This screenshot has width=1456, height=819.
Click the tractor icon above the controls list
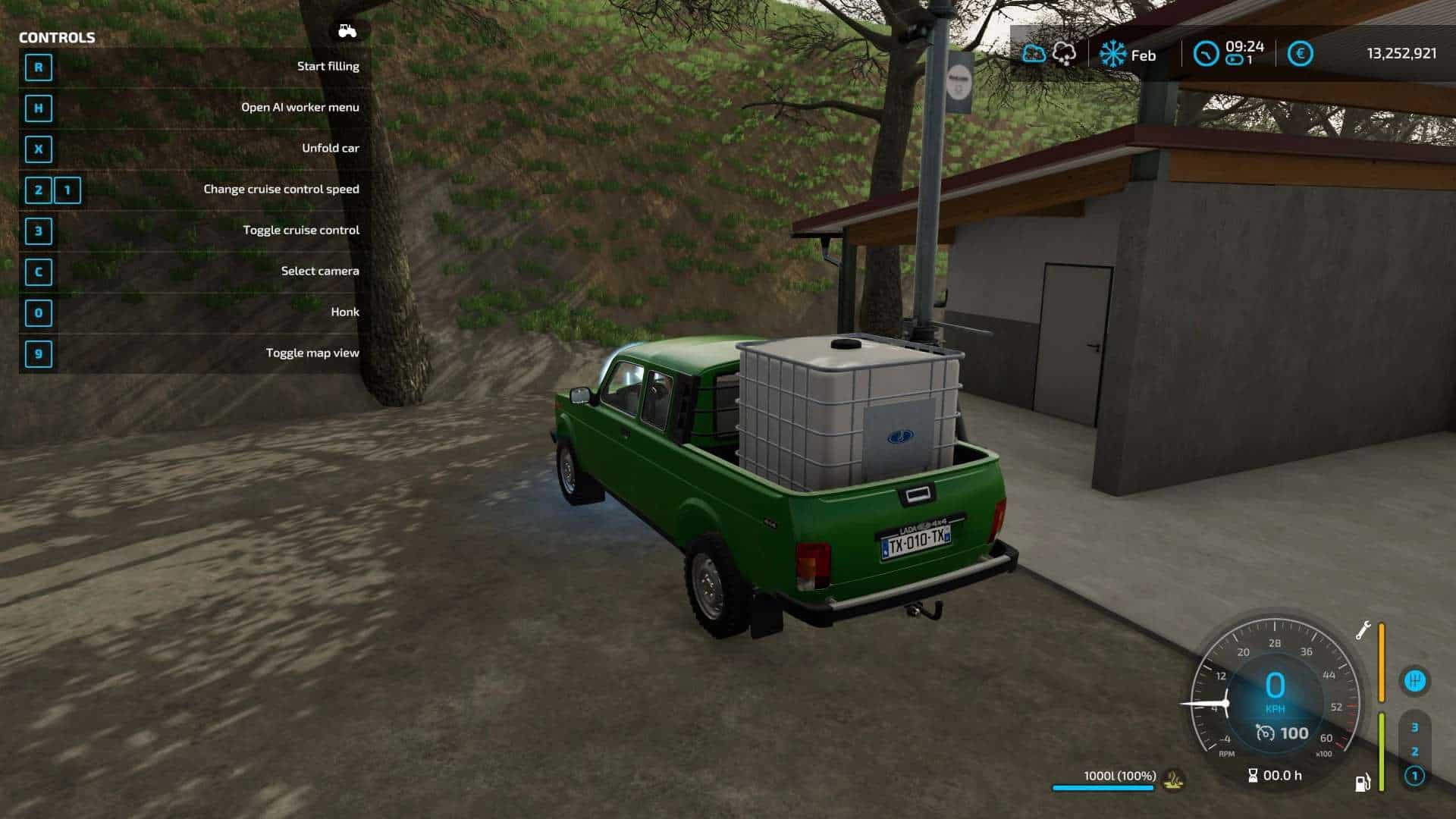[x=347, y=31]
